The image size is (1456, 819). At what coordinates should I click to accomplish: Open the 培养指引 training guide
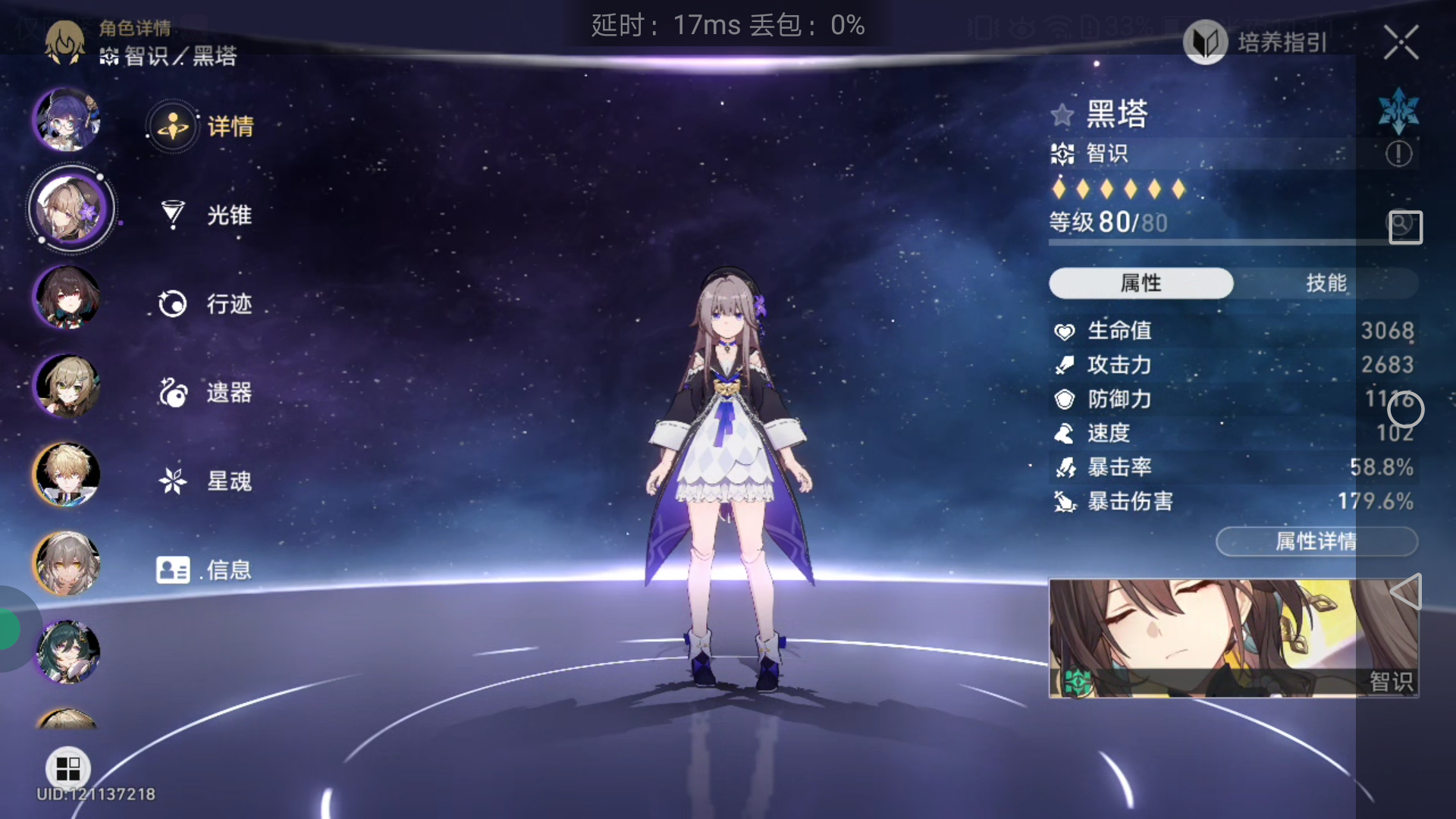point(1256,42)
